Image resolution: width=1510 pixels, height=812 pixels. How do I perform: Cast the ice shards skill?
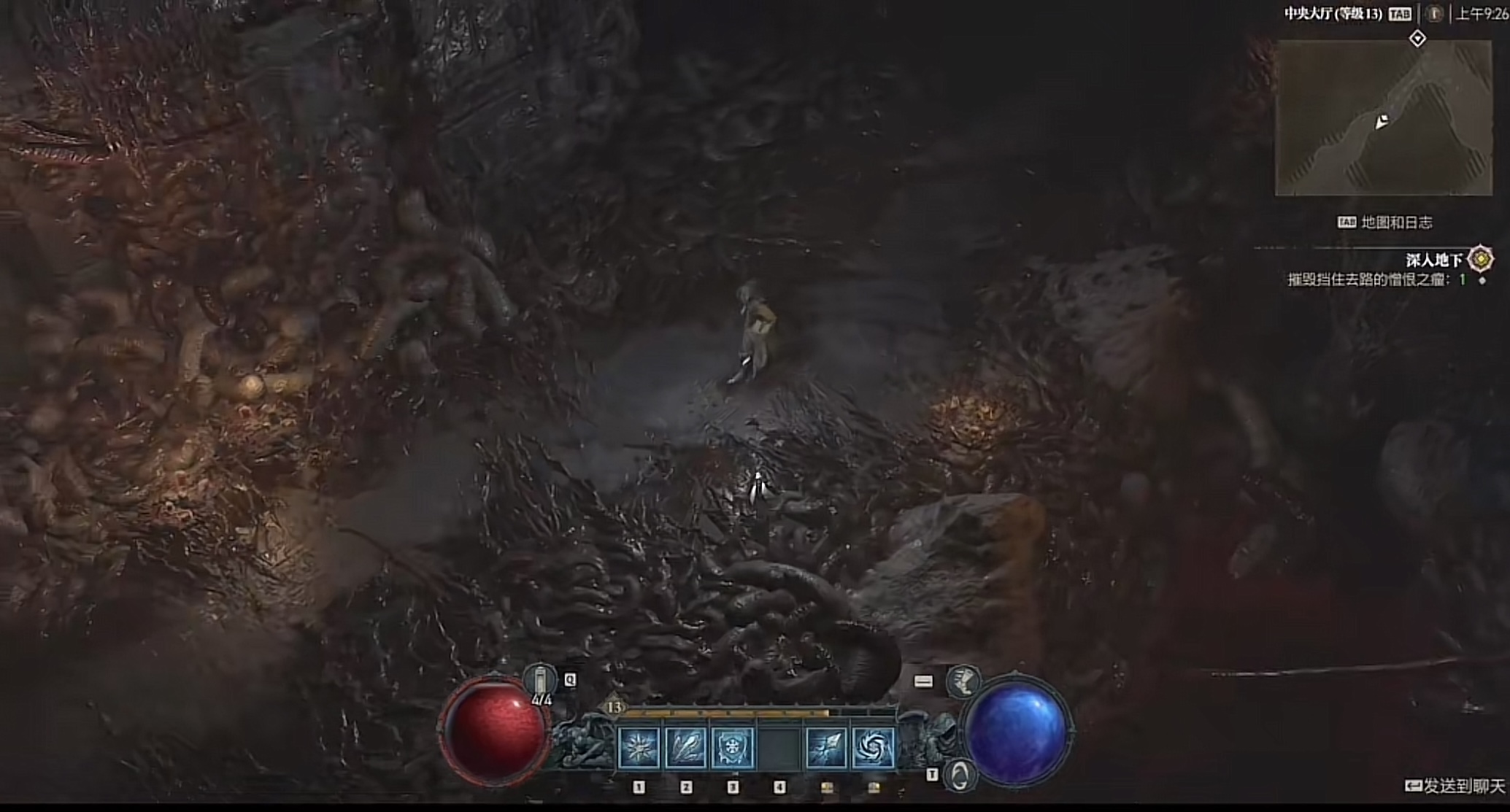coord(686,747)
